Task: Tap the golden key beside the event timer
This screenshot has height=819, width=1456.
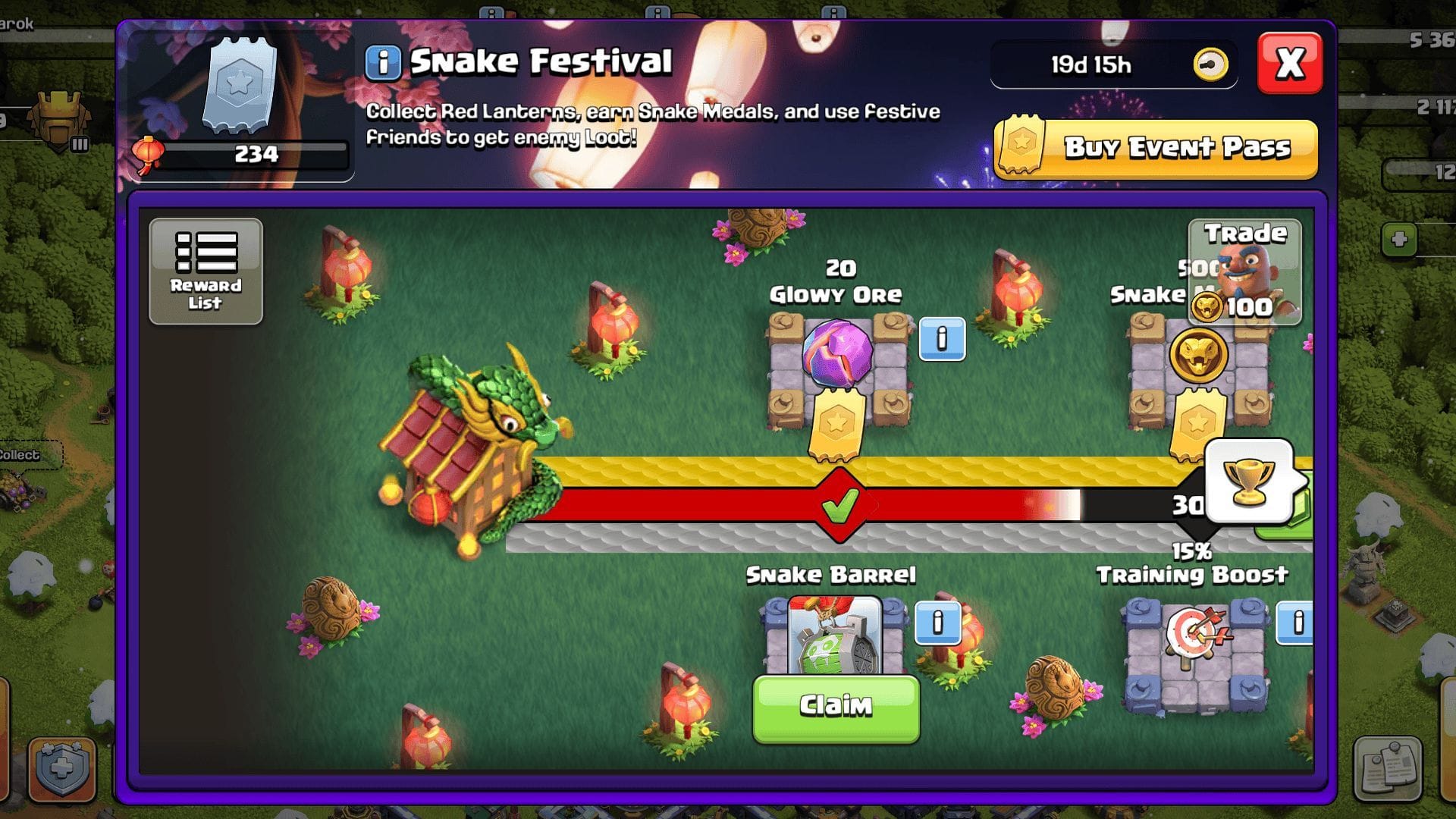Action: [1211, 64]
